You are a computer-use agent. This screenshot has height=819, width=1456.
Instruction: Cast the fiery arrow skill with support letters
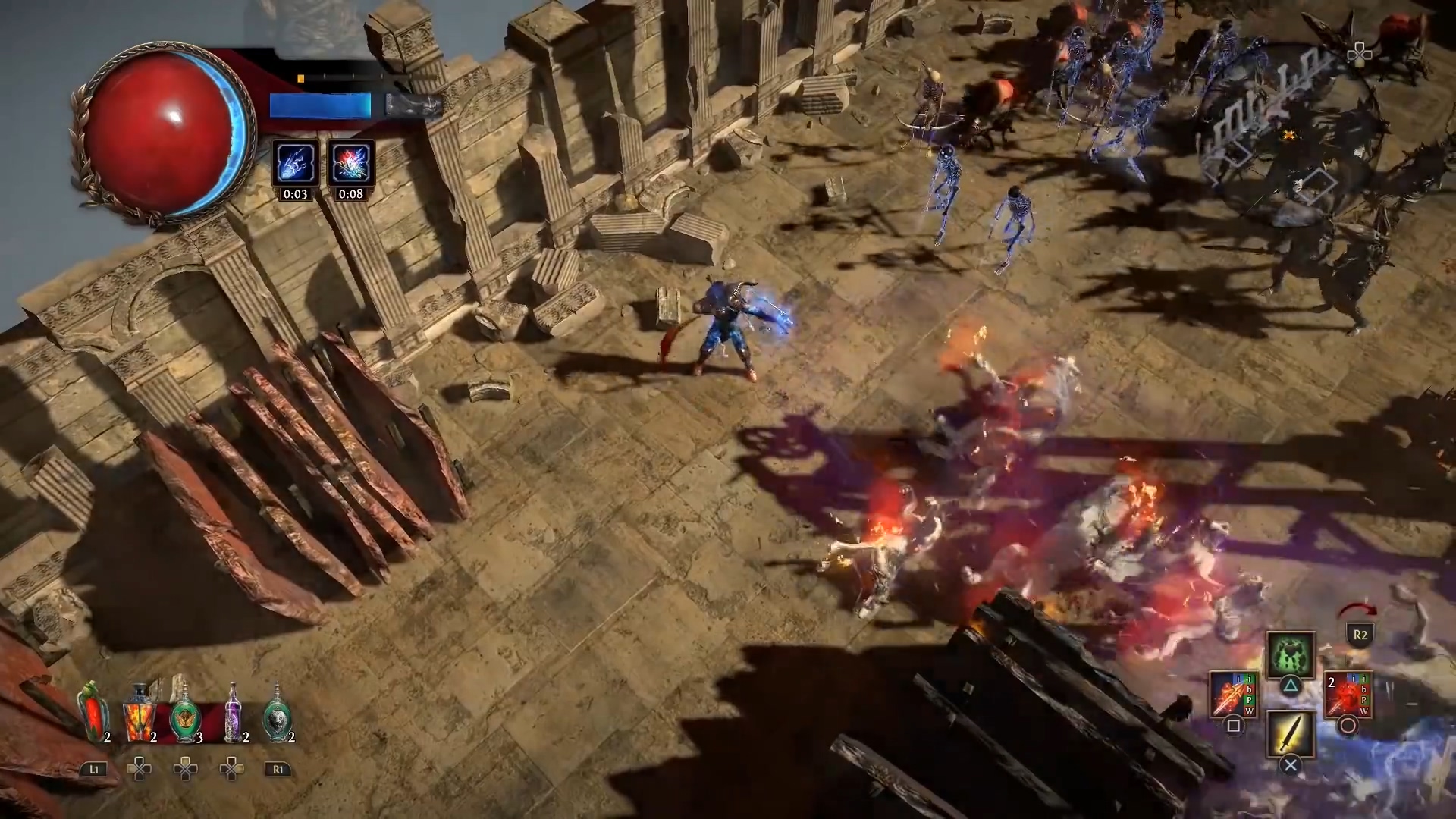(1232, 694)
